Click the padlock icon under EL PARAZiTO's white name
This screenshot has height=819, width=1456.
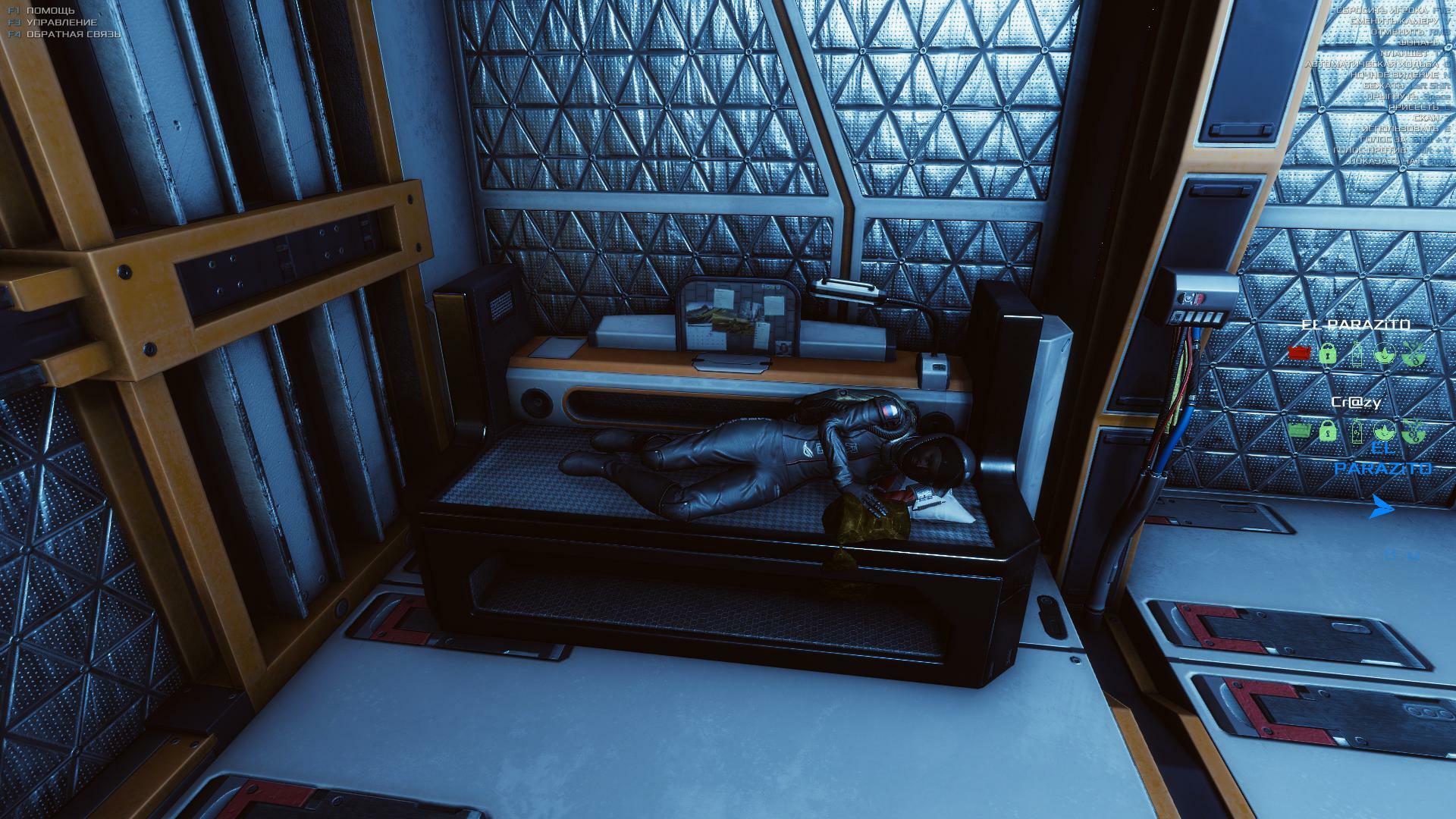click(x=1327, y=353)
